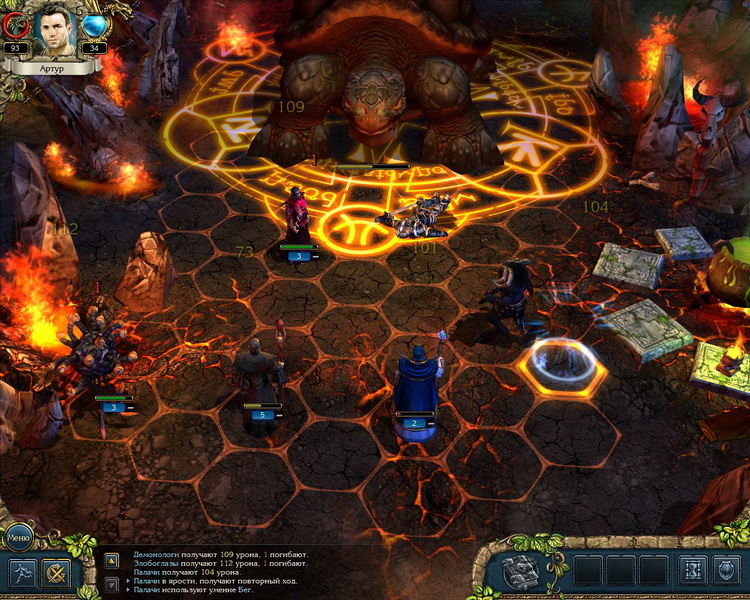750x600 pixels.
Task: Click the dragon rage spirit icon
Action: pyautogui.click(x=15, y=25)
